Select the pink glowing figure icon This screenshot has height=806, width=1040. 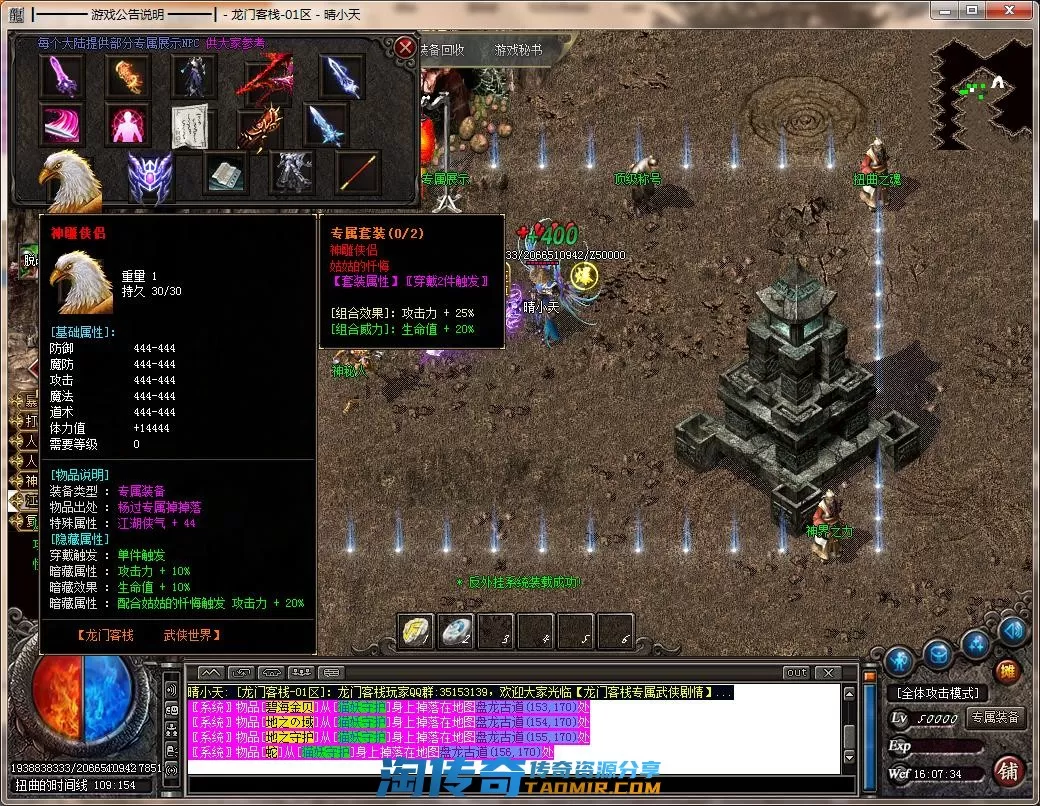pos(127,125)
